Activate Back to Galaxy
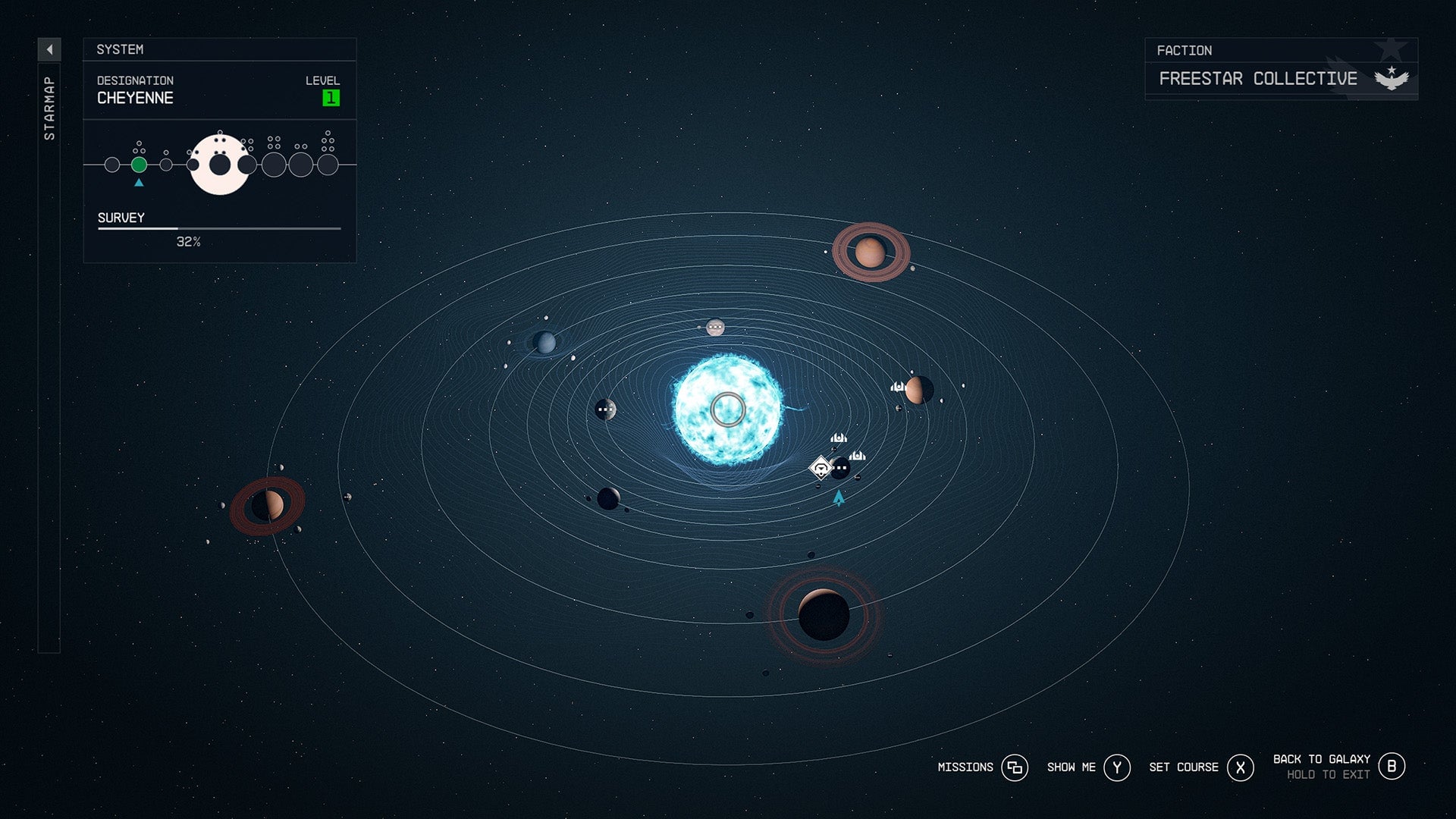This screenshot has width=1456, height=819. 1392,767
